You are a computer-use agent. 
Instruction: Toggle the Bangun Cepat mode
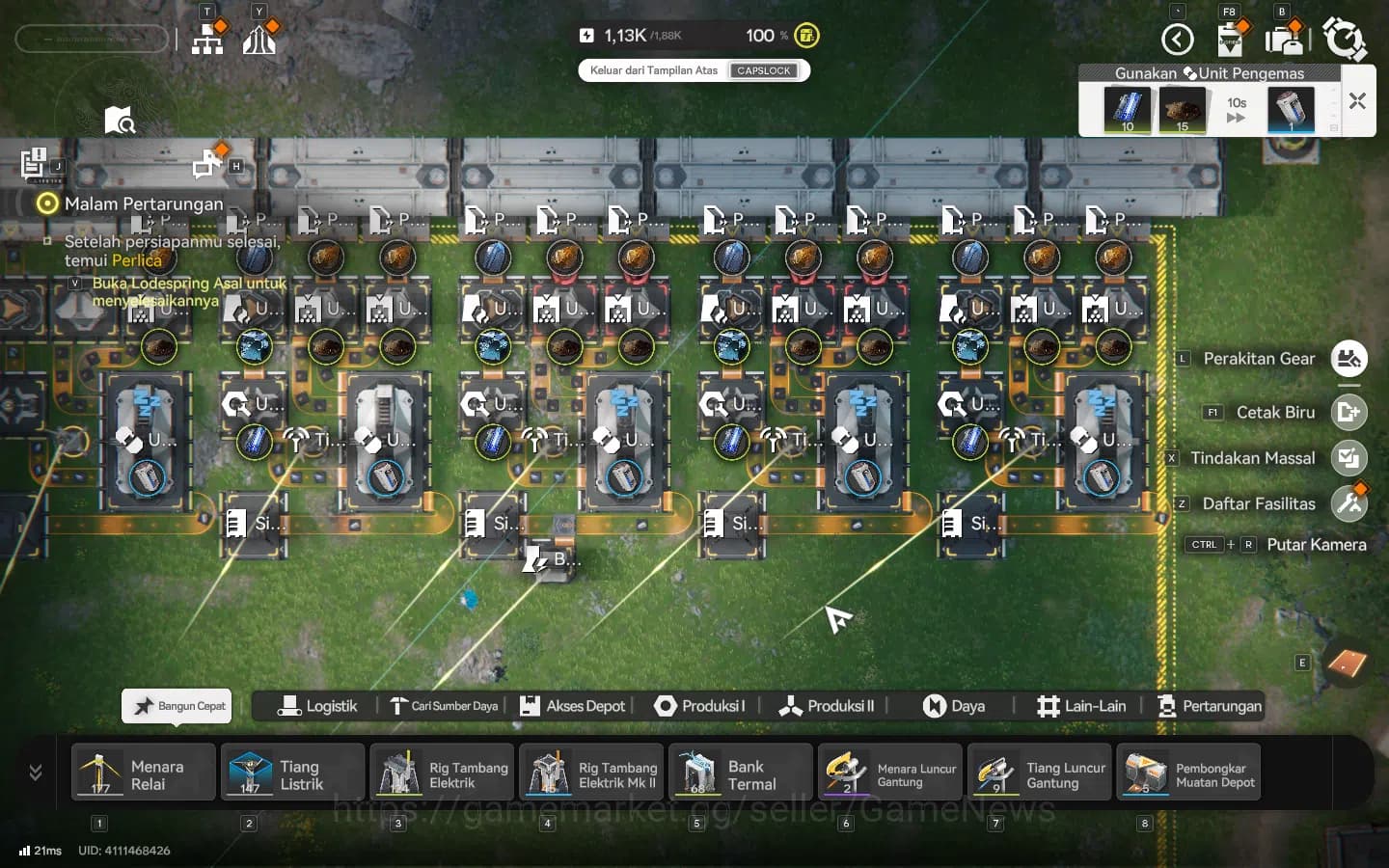pyautogui.click(x=176, y=706)
